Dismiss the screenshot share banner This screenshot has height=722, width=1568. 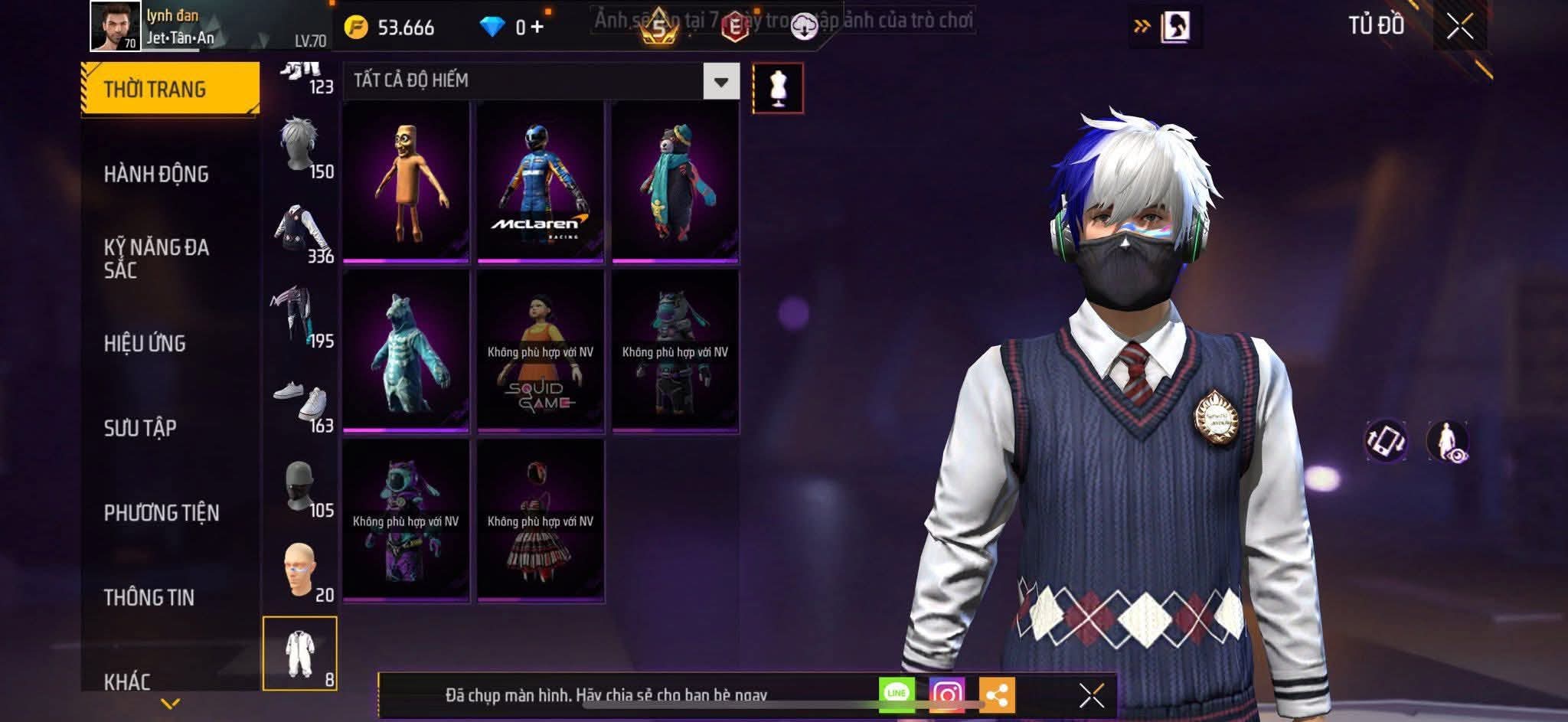click(x=1091, y=695)
